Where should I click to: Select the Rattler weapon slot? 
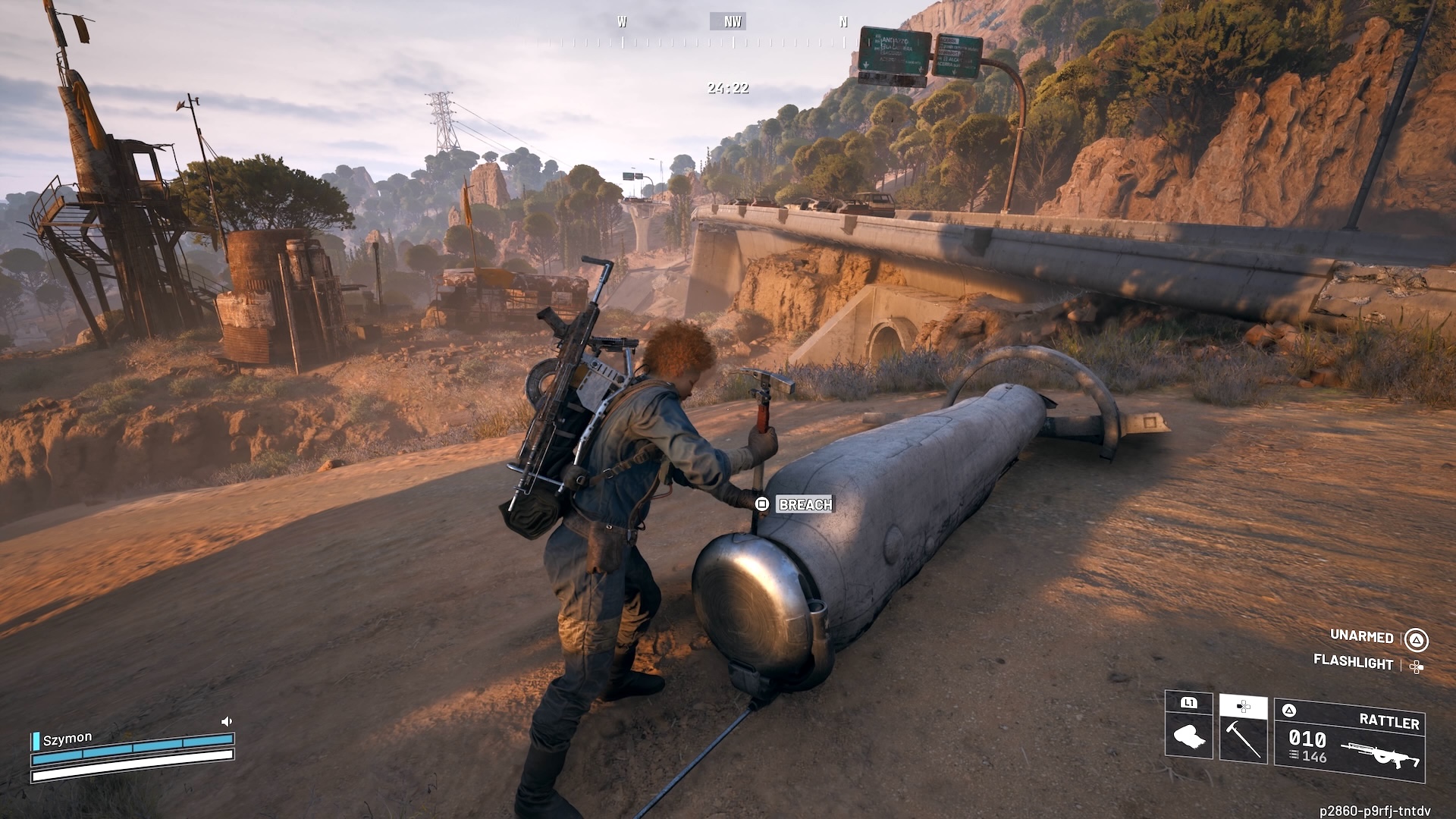click(x=1350, y=739)
